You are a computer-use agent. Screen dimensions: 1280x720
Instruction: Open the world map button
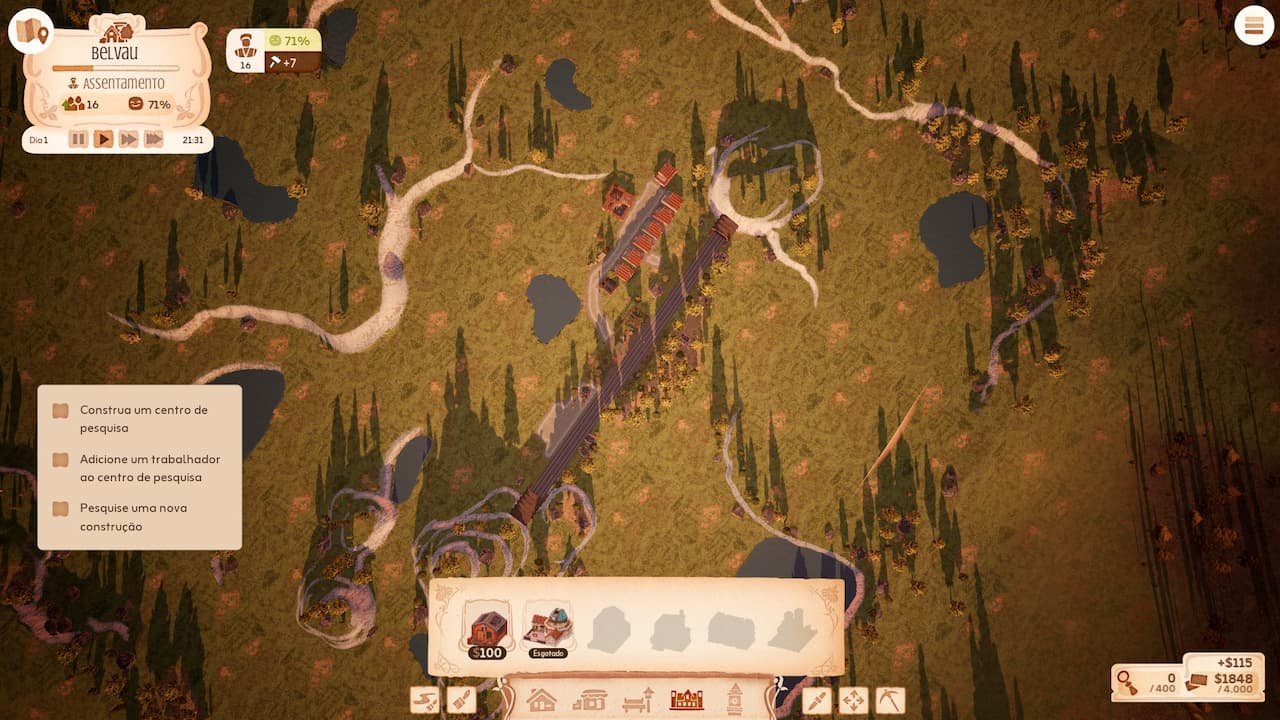click(31, 31)
